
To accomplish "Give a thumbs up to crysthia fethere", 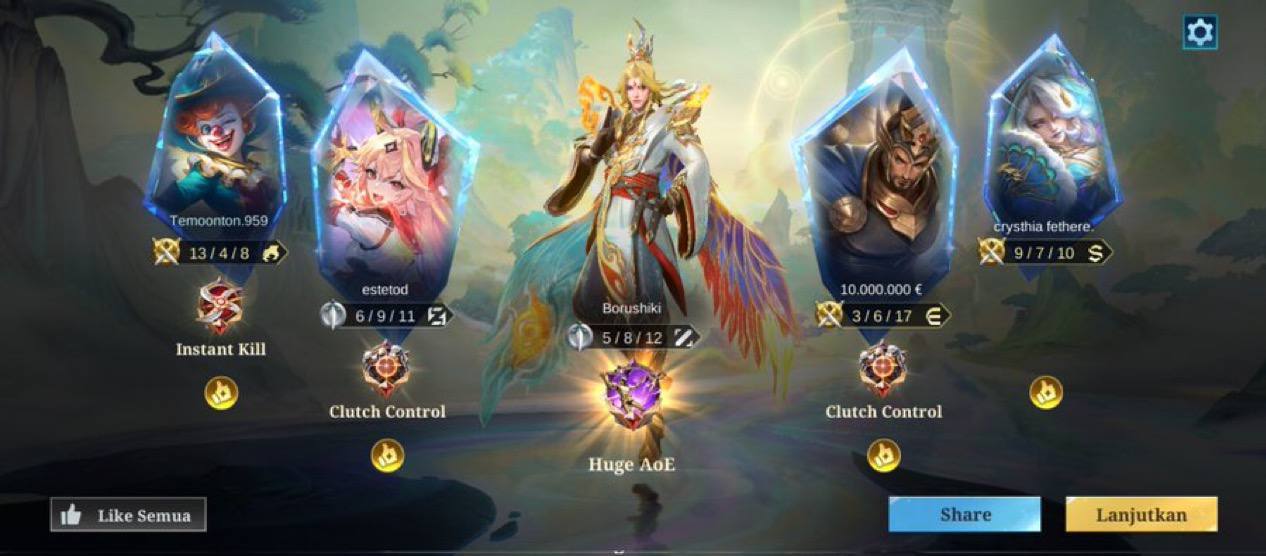I will (1046, 393).
